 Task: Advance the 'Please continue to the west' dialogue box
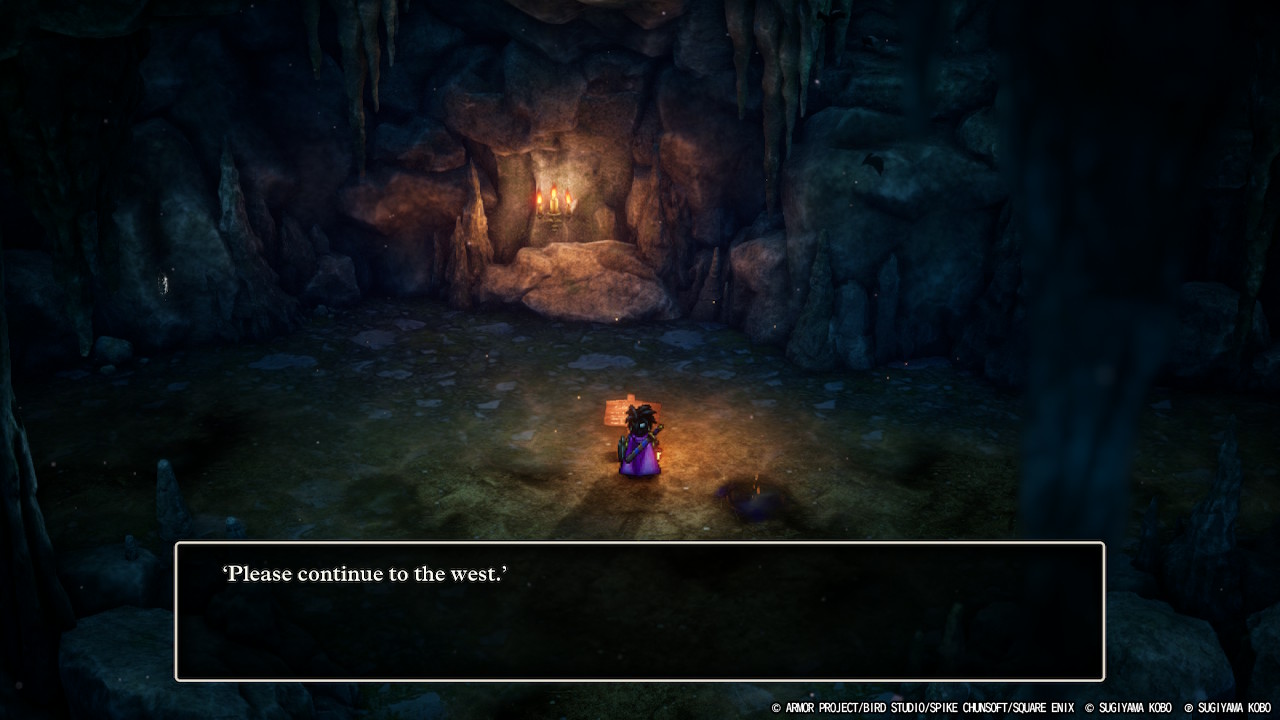pos(640,611)
